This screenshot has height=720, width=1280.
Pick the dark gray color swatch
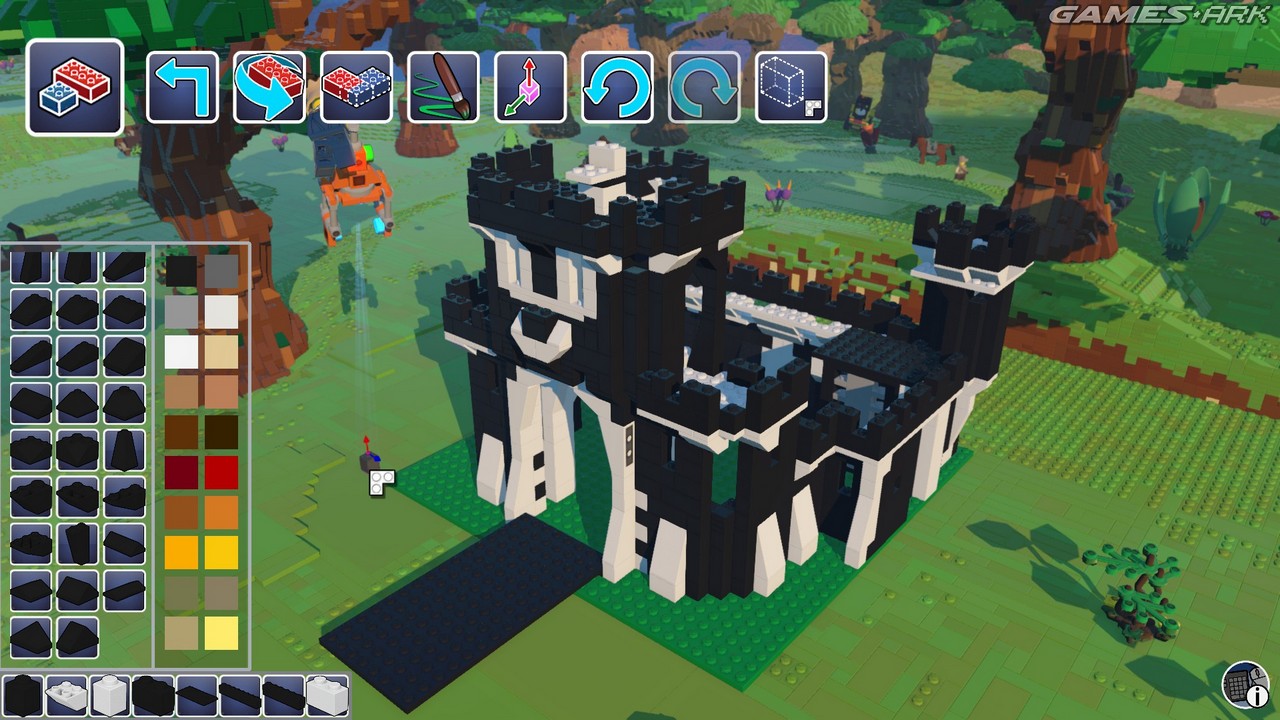coord(221,271)
